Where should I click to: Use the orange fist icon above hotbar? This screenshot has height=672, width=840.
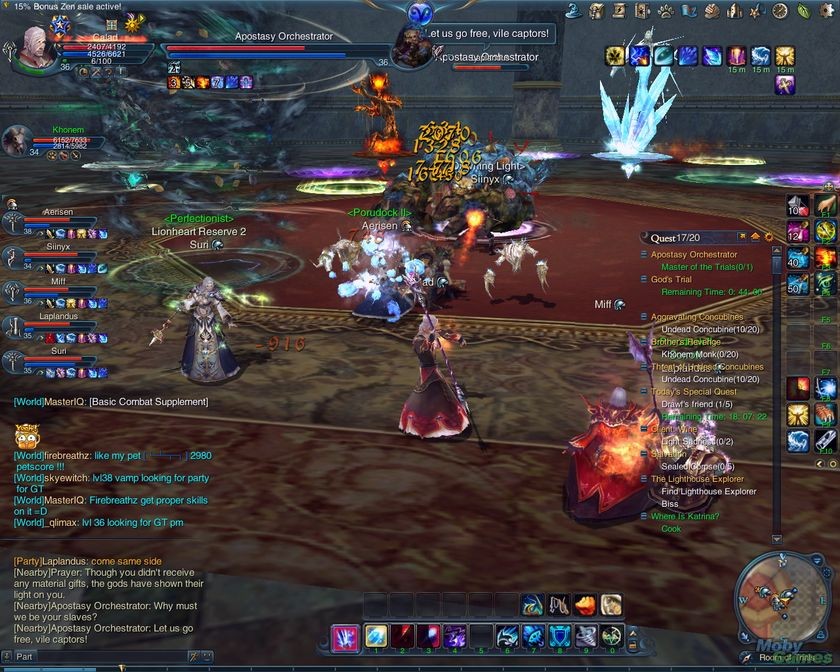[x=584, y=604]
